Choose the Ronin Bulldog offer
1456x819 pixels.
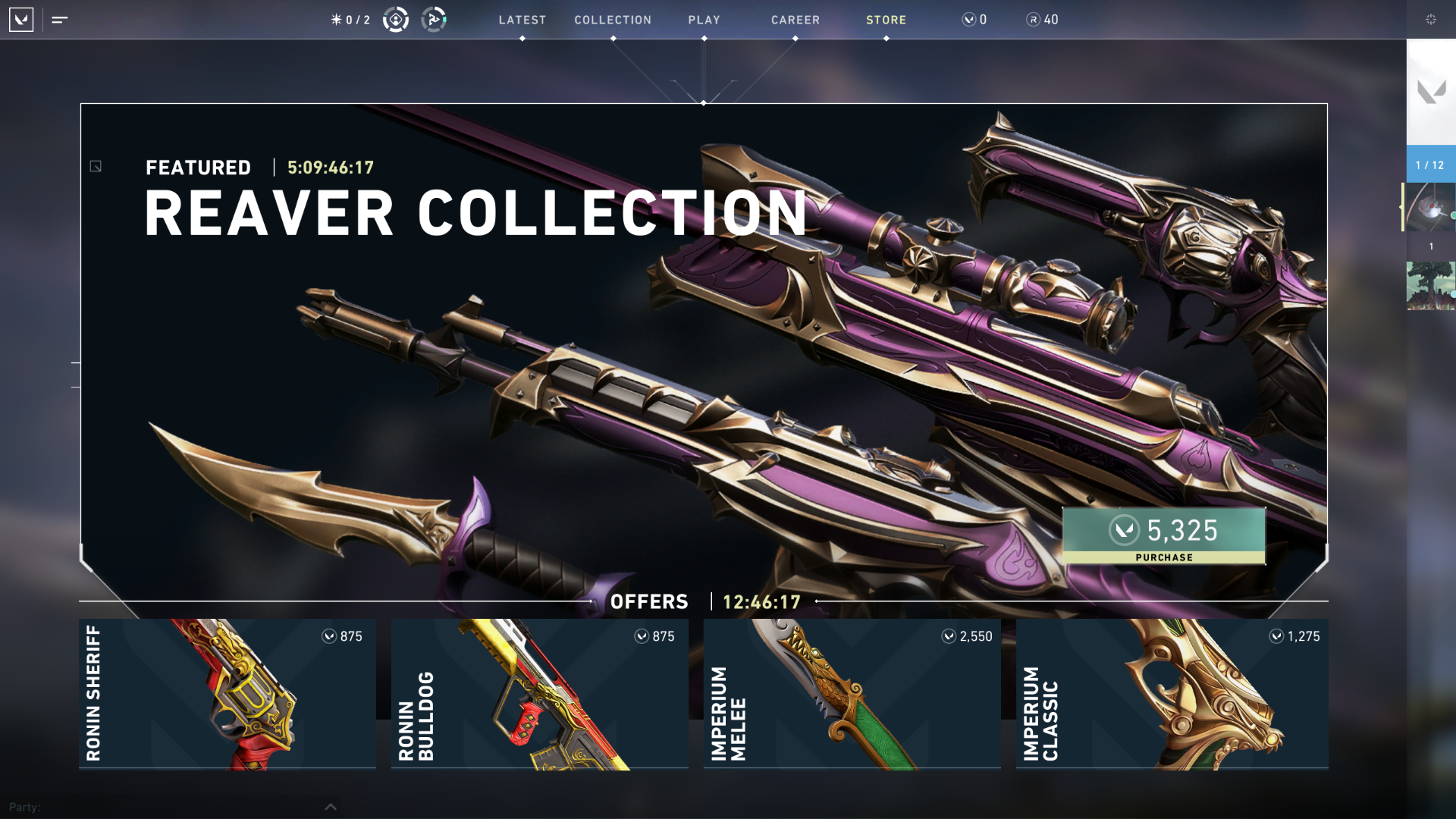(x=540, y=693)
